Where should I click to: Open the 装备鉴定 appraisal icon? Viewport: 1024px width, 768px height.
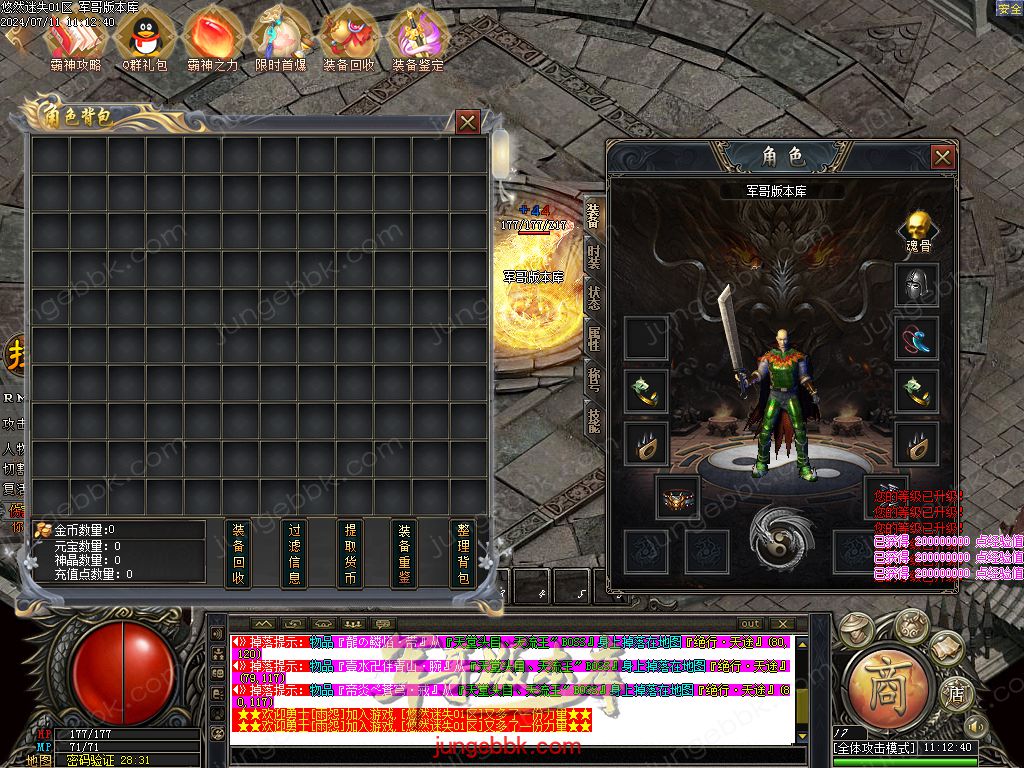pos(417,39)
